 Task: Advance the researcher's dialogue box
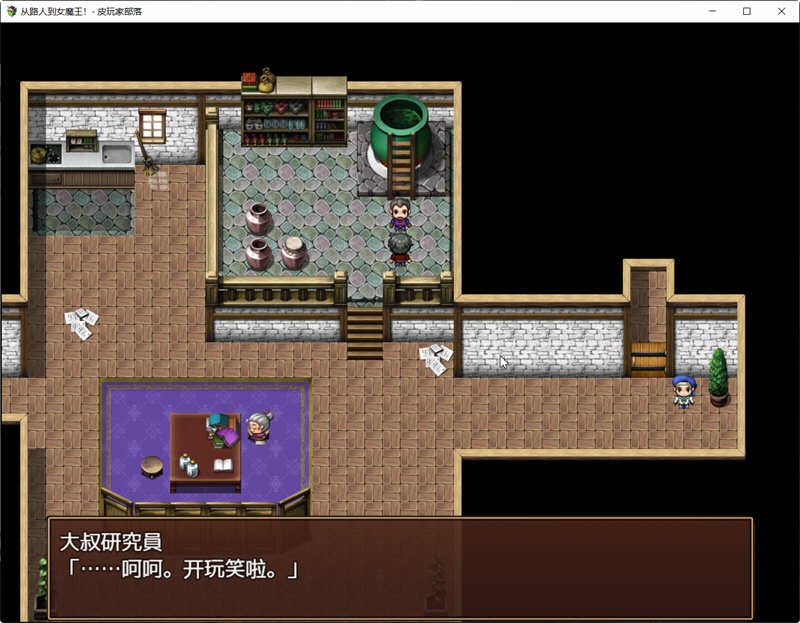pos(400,567)
